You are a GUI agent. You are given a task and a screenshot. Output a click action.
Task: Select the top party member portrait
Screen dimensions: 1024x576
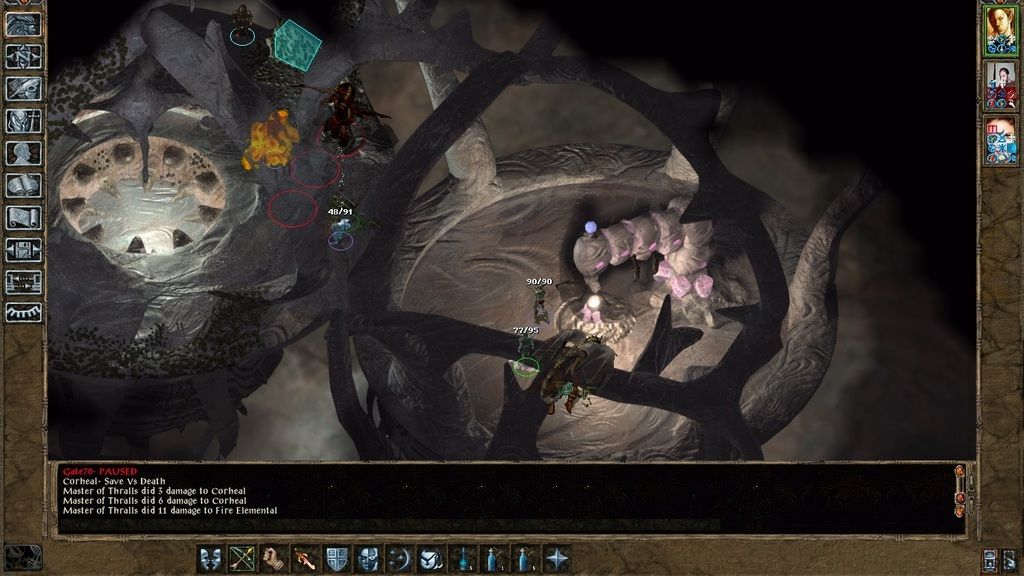pos(1000,29)
